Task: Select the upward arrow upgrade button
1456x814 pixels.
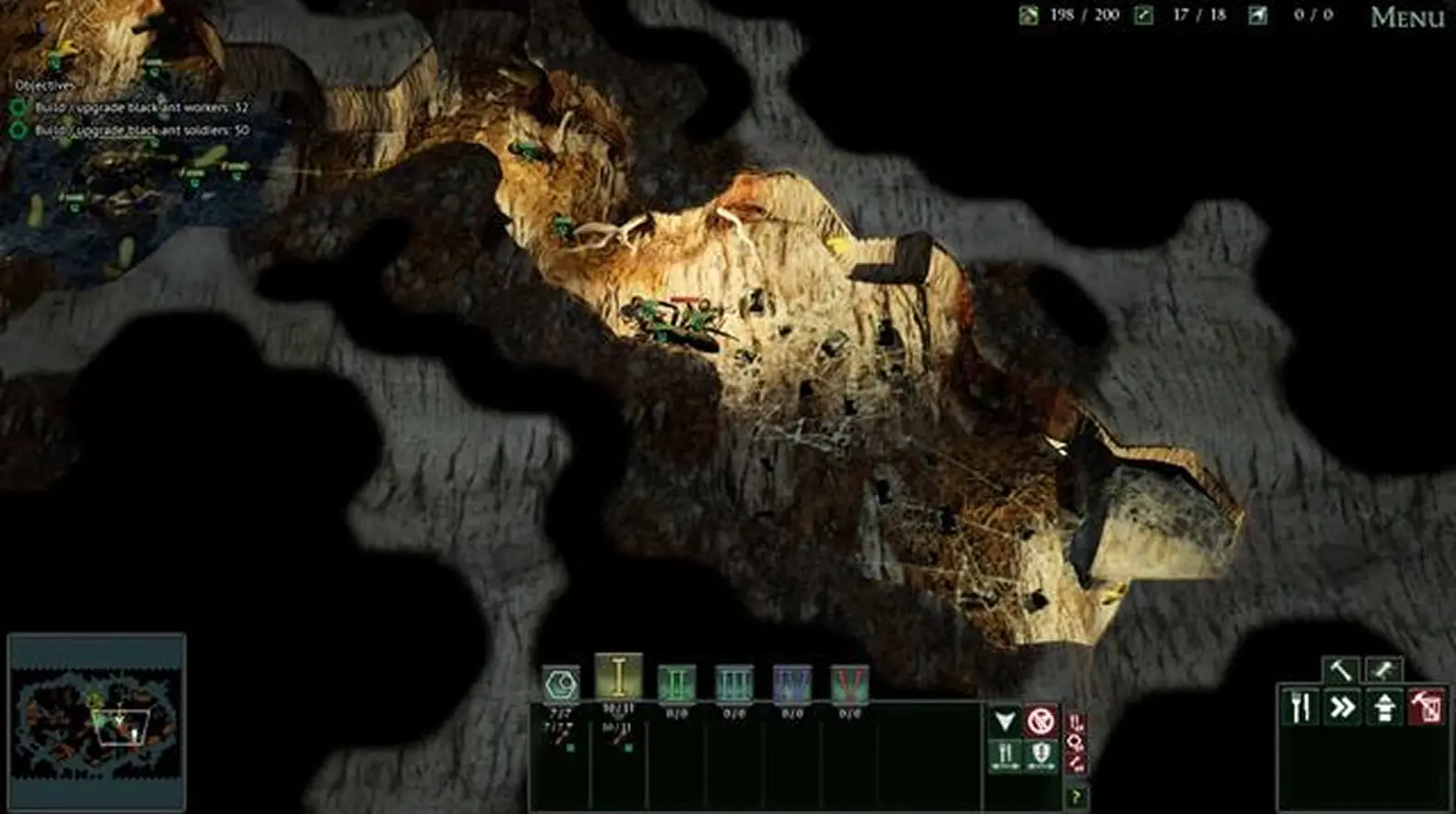Action: pyautogui.click(x=1384, y=708)
